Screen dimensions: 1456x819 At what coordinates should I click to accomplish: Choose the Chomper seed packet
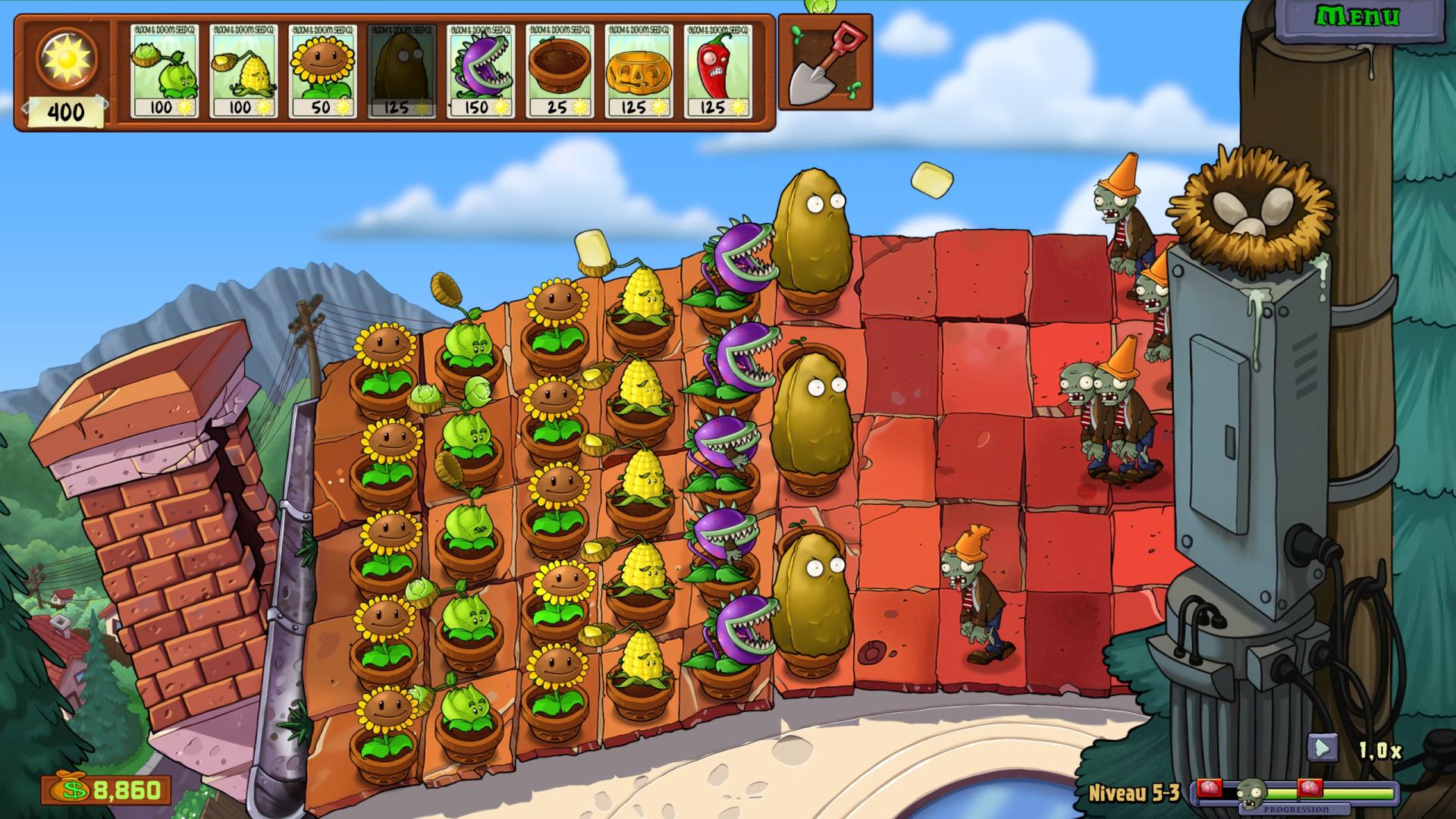481,71
